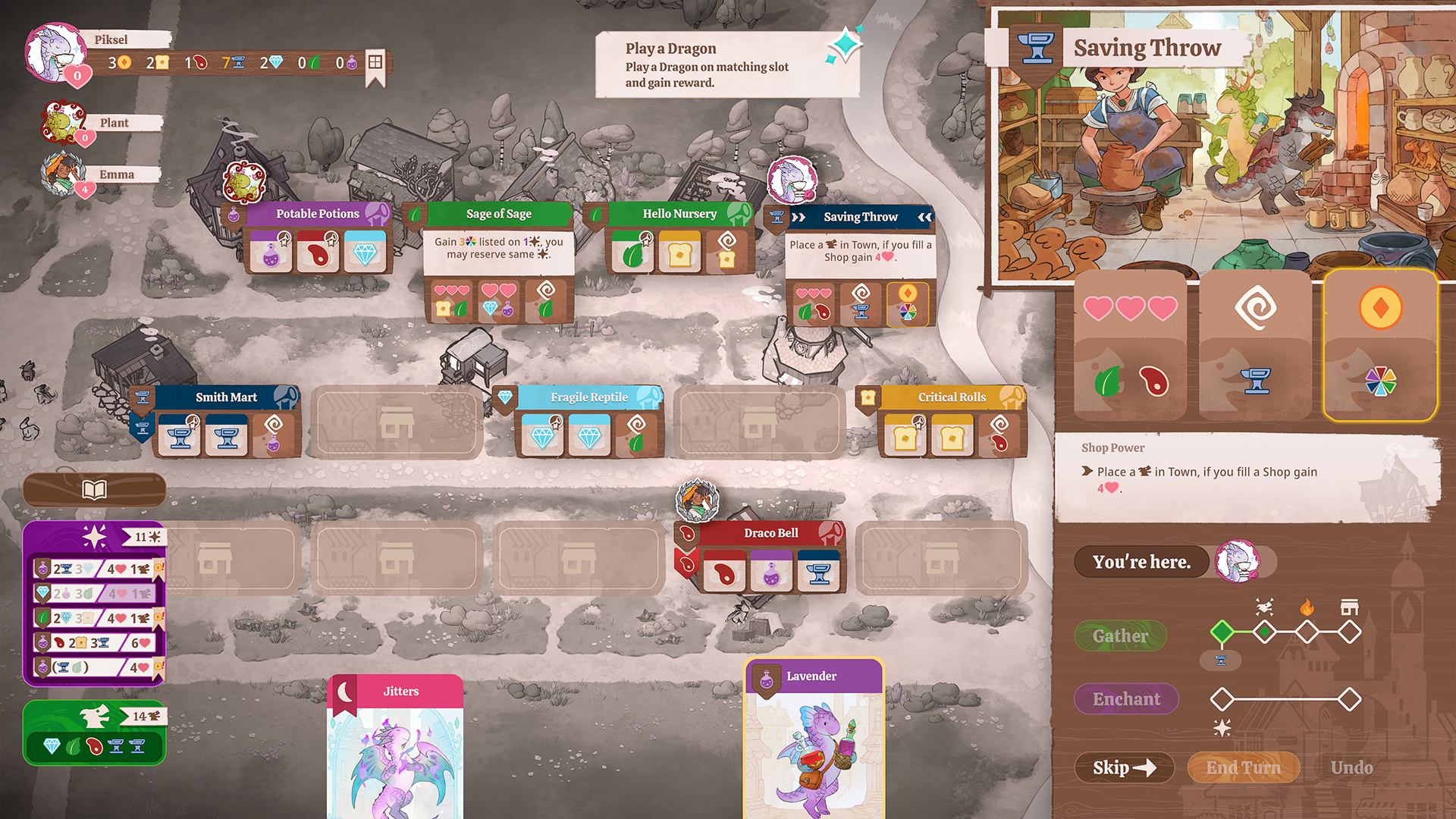The width and height of the screenshot is (1456, 819).
Task: Select the Sage of Sage shop
Action: [x=498, y=215]
